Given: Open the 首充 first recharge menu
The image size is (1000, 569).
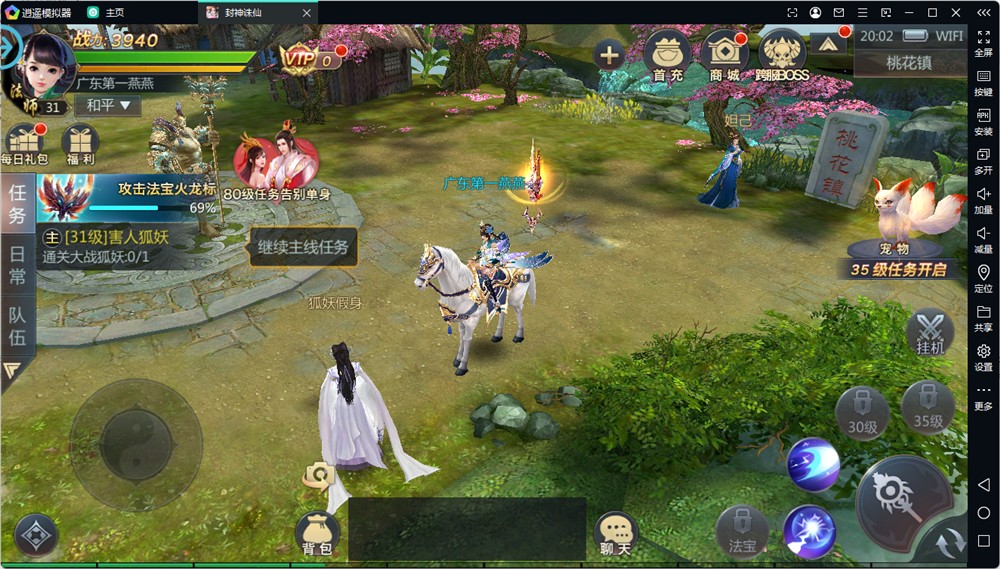Looking at the screenshot, I should tap(667, 55).
